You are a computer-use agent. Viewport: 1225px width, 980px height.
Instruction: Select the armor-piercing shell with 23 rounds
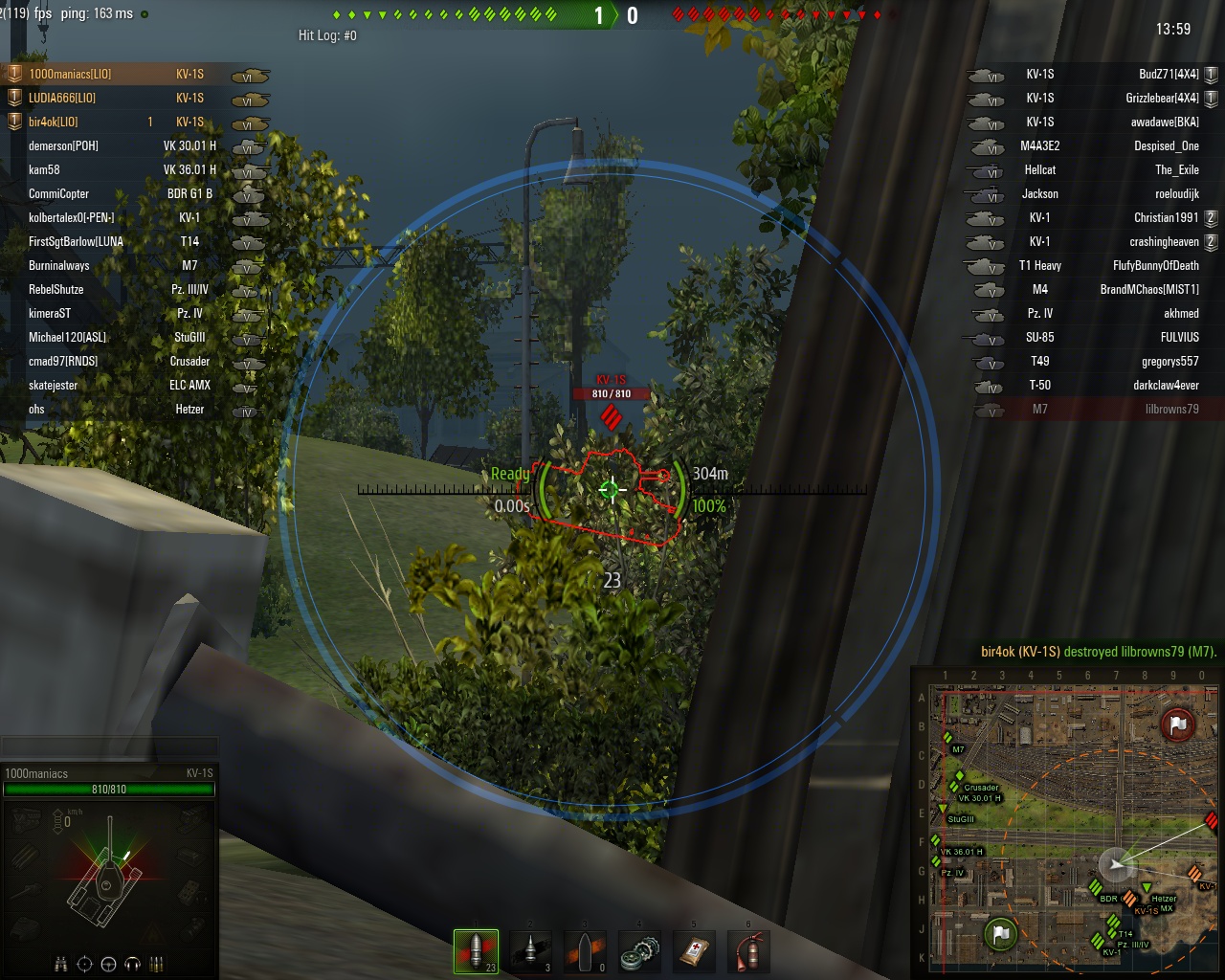pos(476,950)
